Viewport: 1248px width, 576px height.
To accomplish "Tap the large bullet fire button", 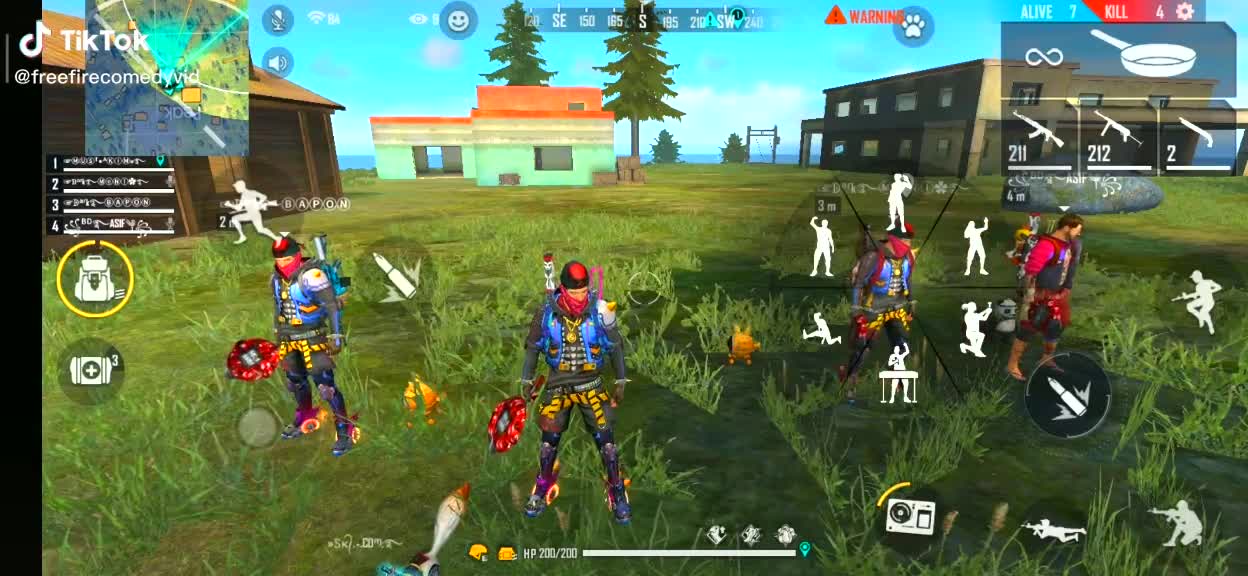I will click(1067, 394).
